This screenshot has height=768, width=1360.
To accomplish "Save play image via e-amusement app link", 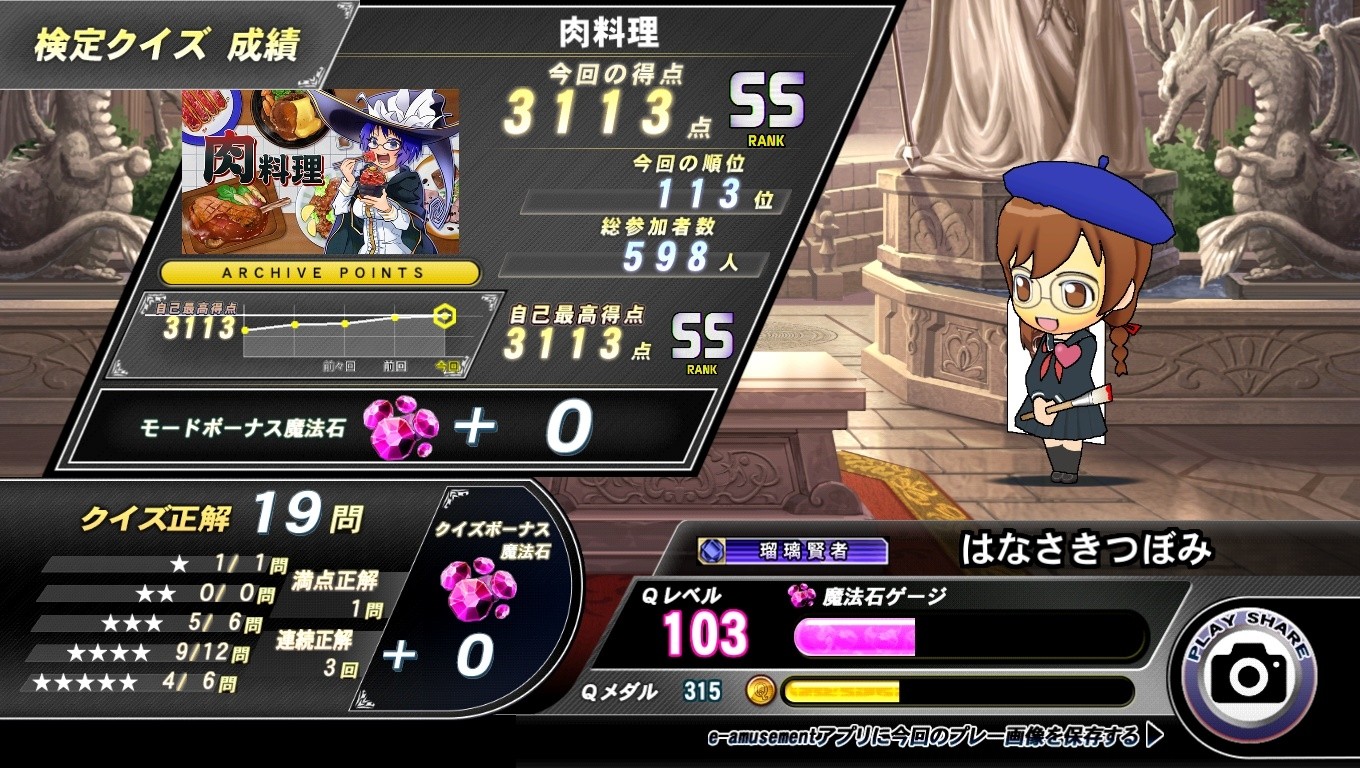I will pyautogui.click(x=934, y=738).
